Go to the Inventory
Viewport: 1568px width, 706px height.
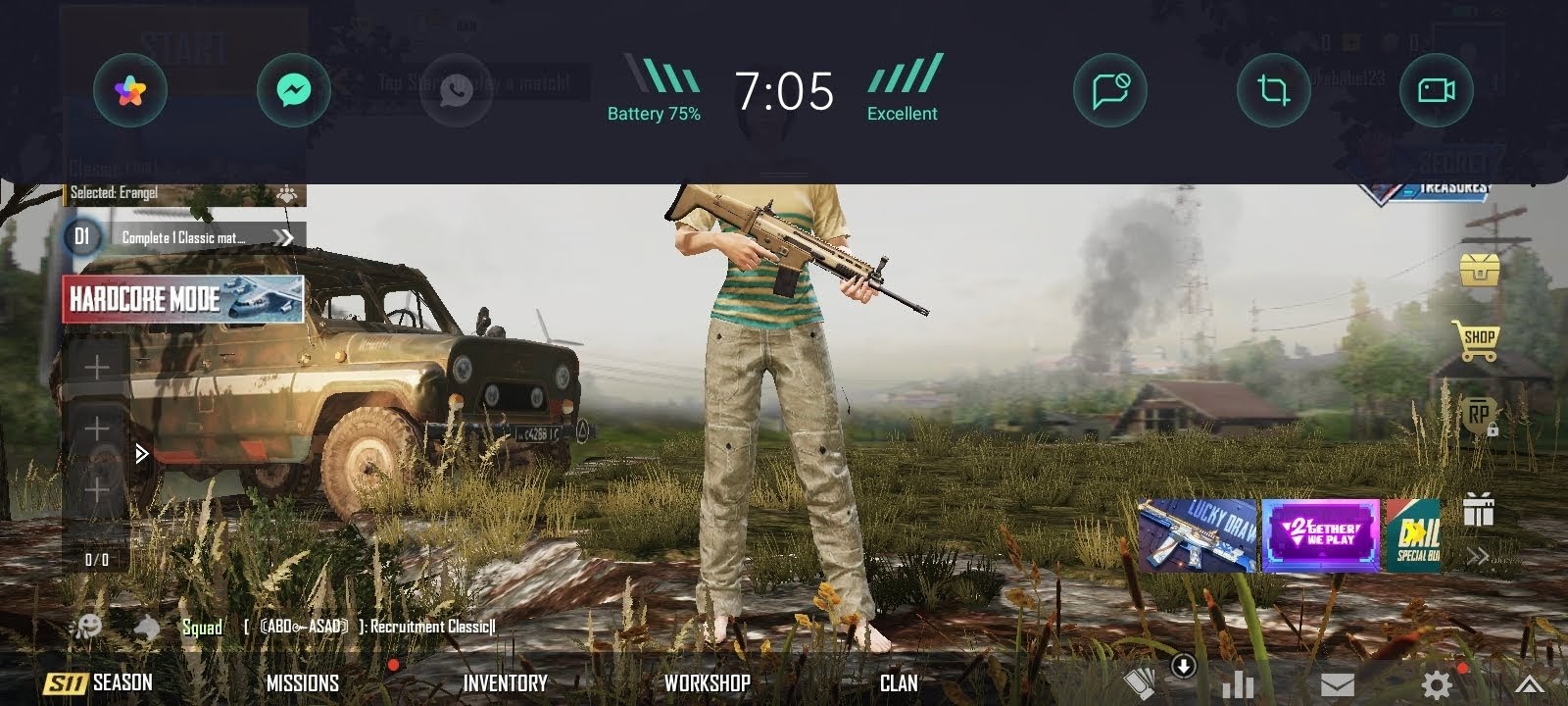point(505,682)
